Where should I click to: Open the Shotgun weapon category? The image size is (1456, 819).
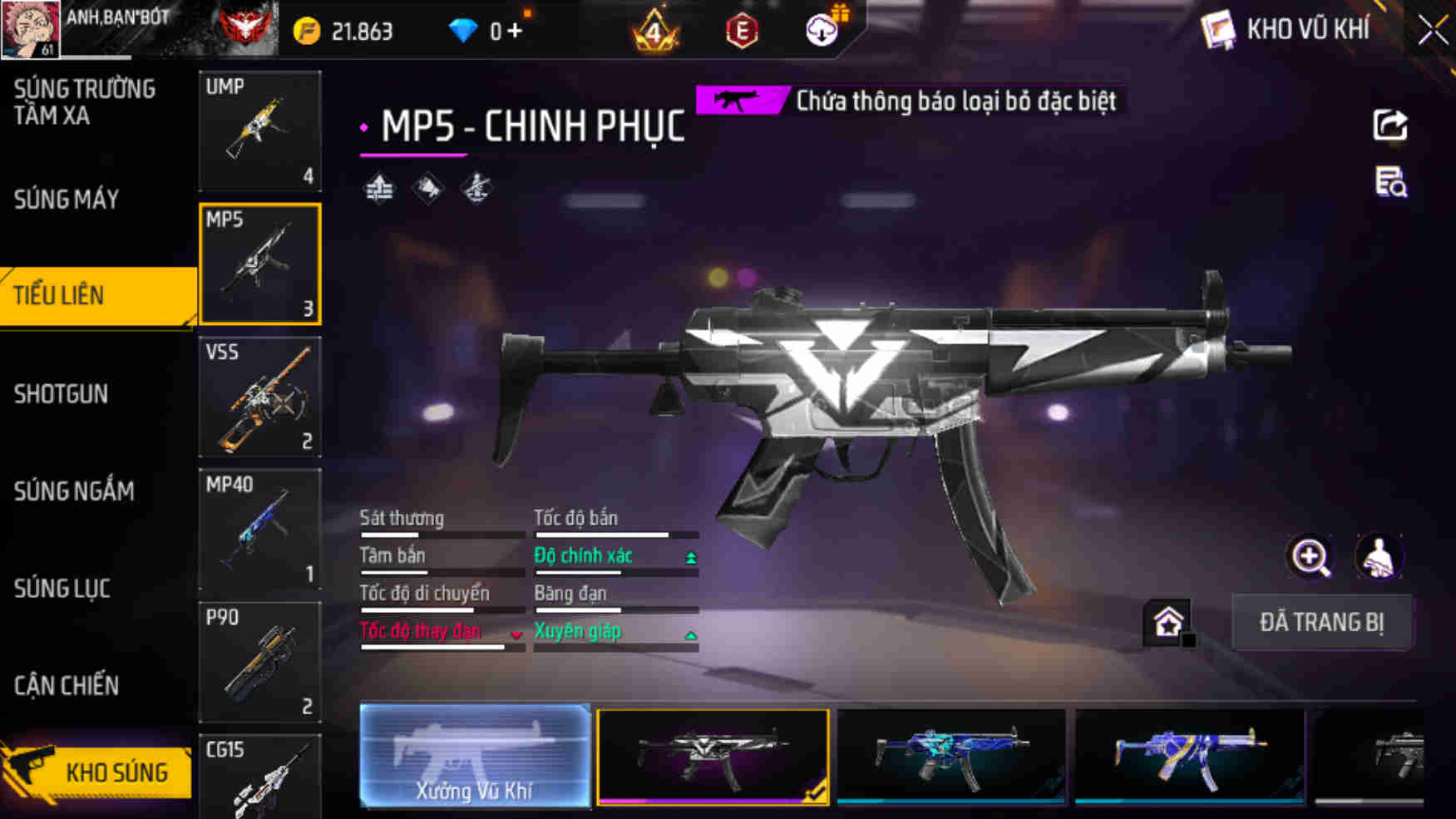(62, 393)
